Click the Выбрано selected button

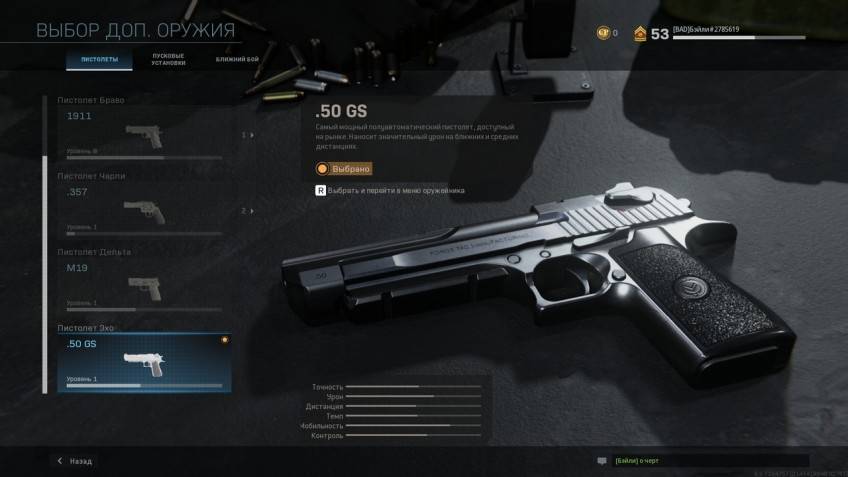point(344,169)
